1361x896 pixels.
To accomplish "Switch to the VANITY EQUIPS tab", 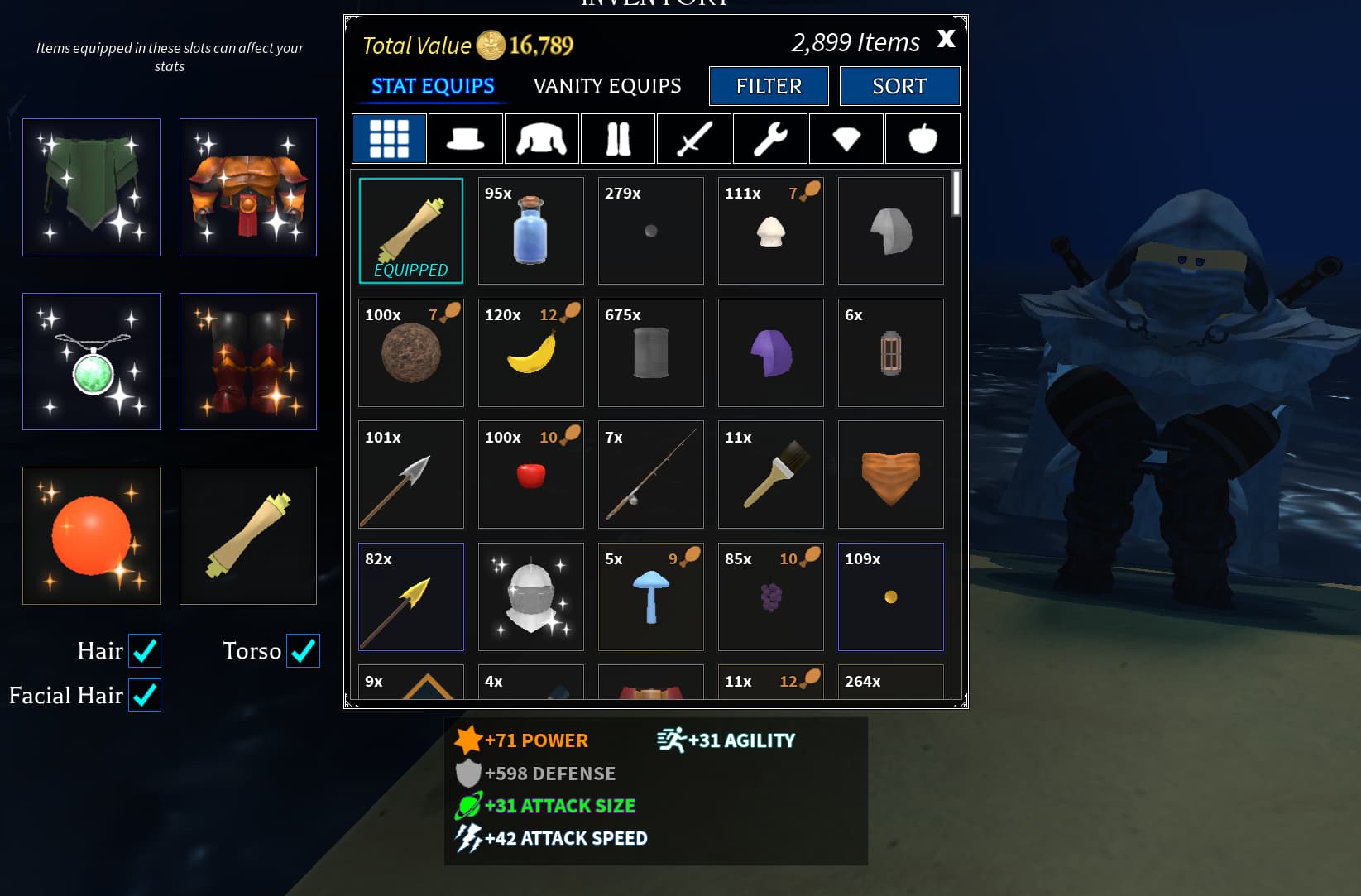I will (x=606, y=85).
